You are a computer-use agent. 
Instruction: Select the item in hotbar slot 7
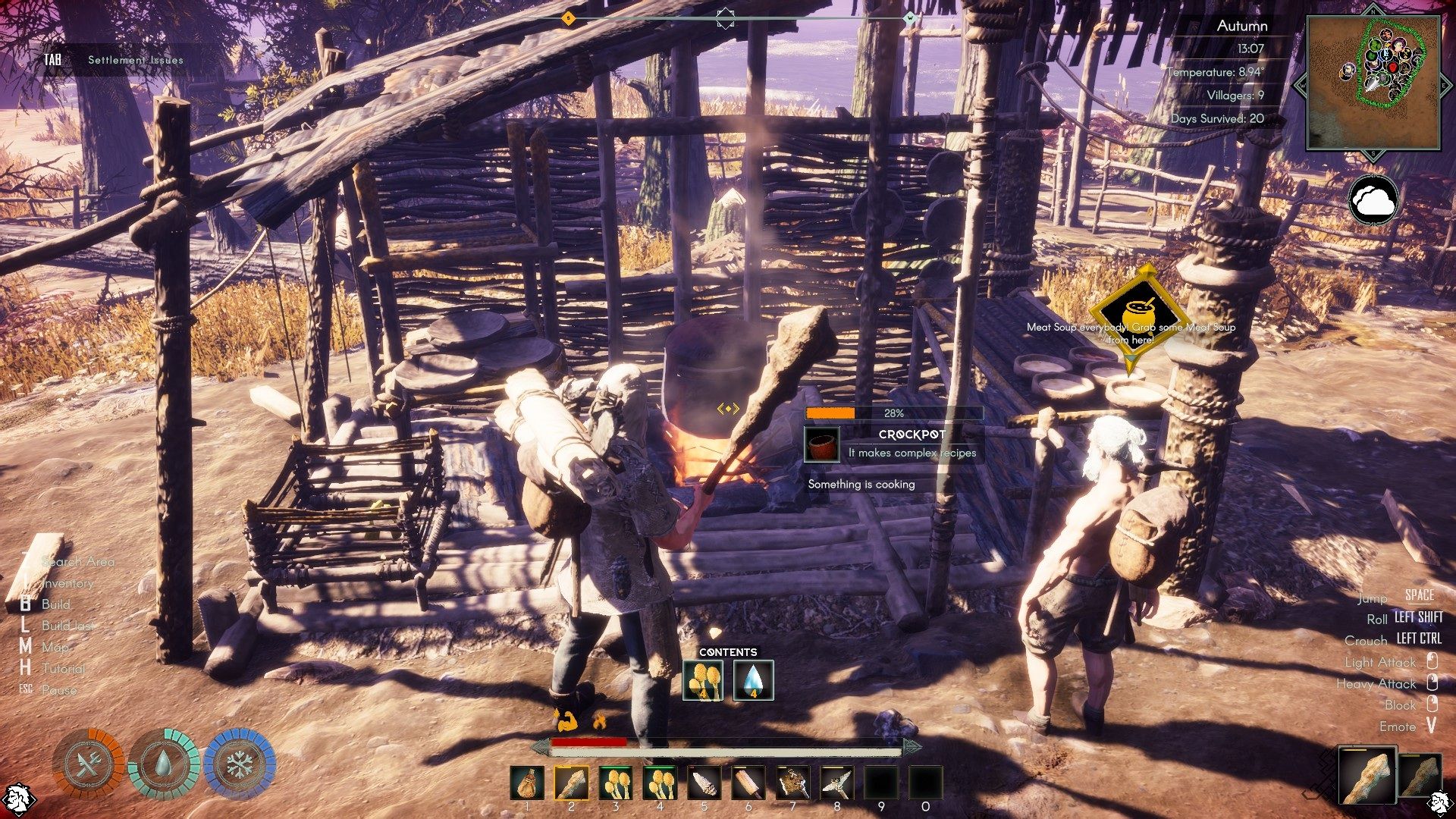coord(793,783)
